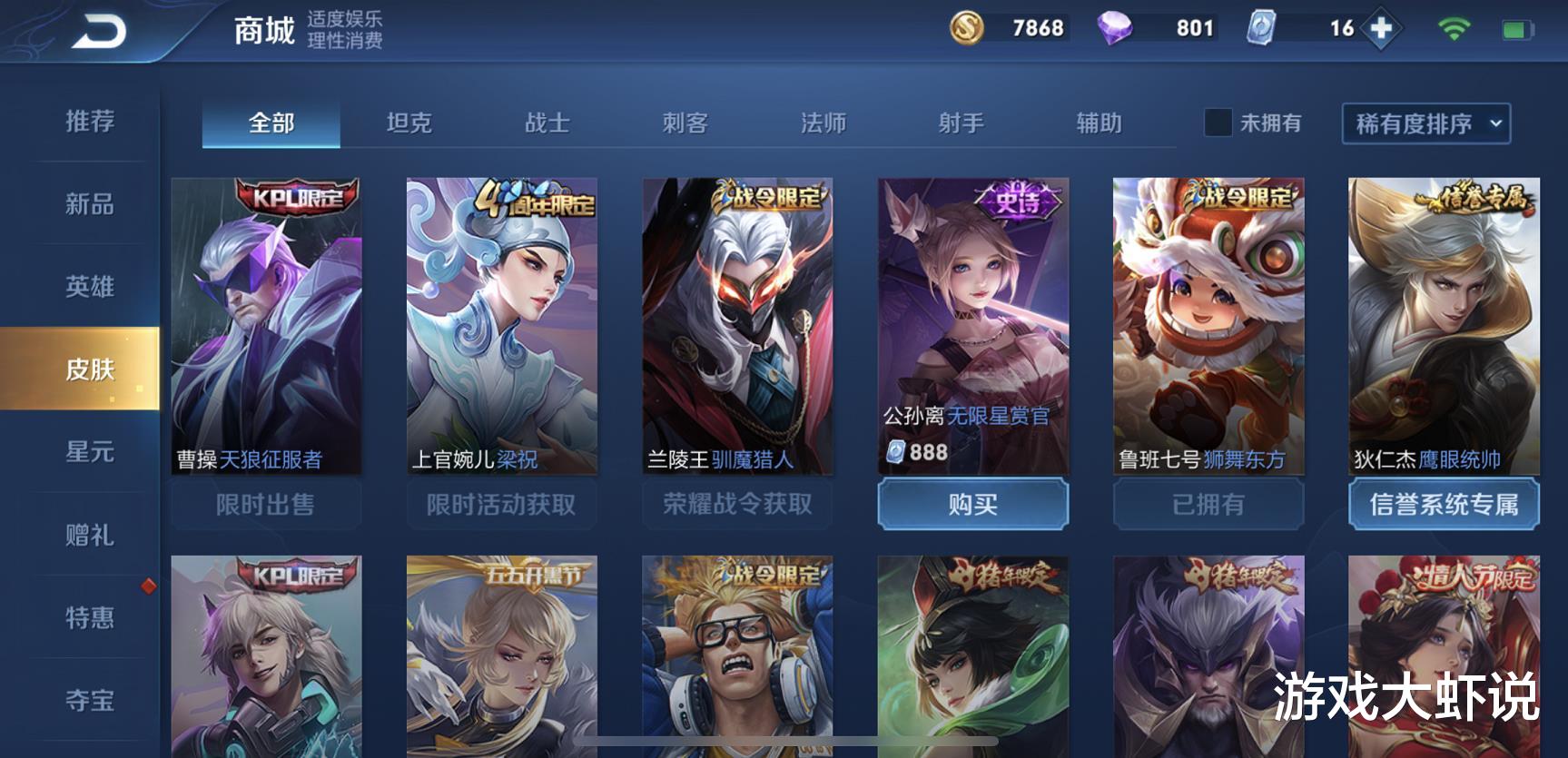Click the point coupon currency icon
This screenshot has height=758, width=1568.
pyautogui.click(x=1260, y=28)
